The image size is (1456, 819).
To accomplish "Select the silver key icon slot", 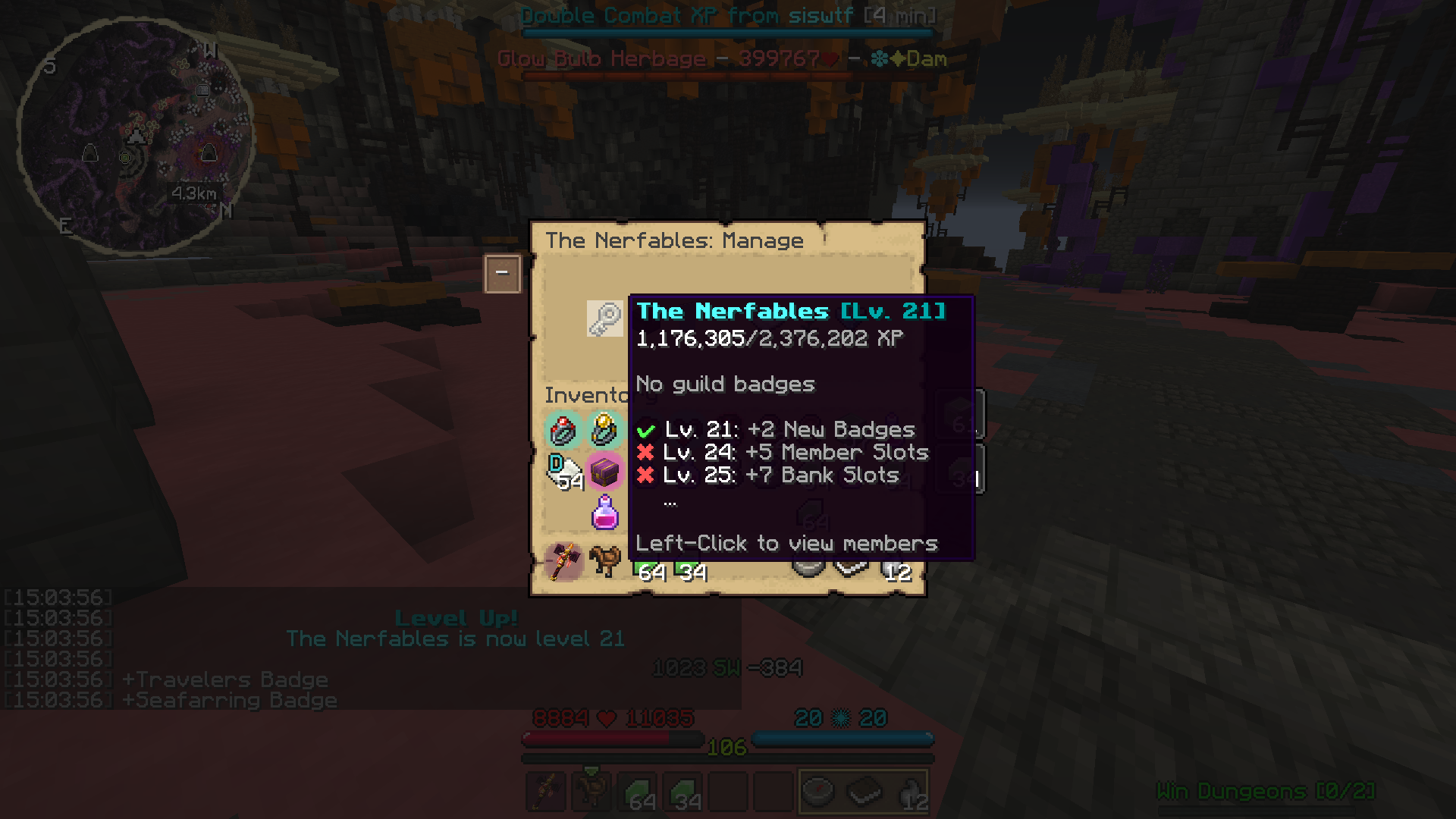I will point(604,318).
